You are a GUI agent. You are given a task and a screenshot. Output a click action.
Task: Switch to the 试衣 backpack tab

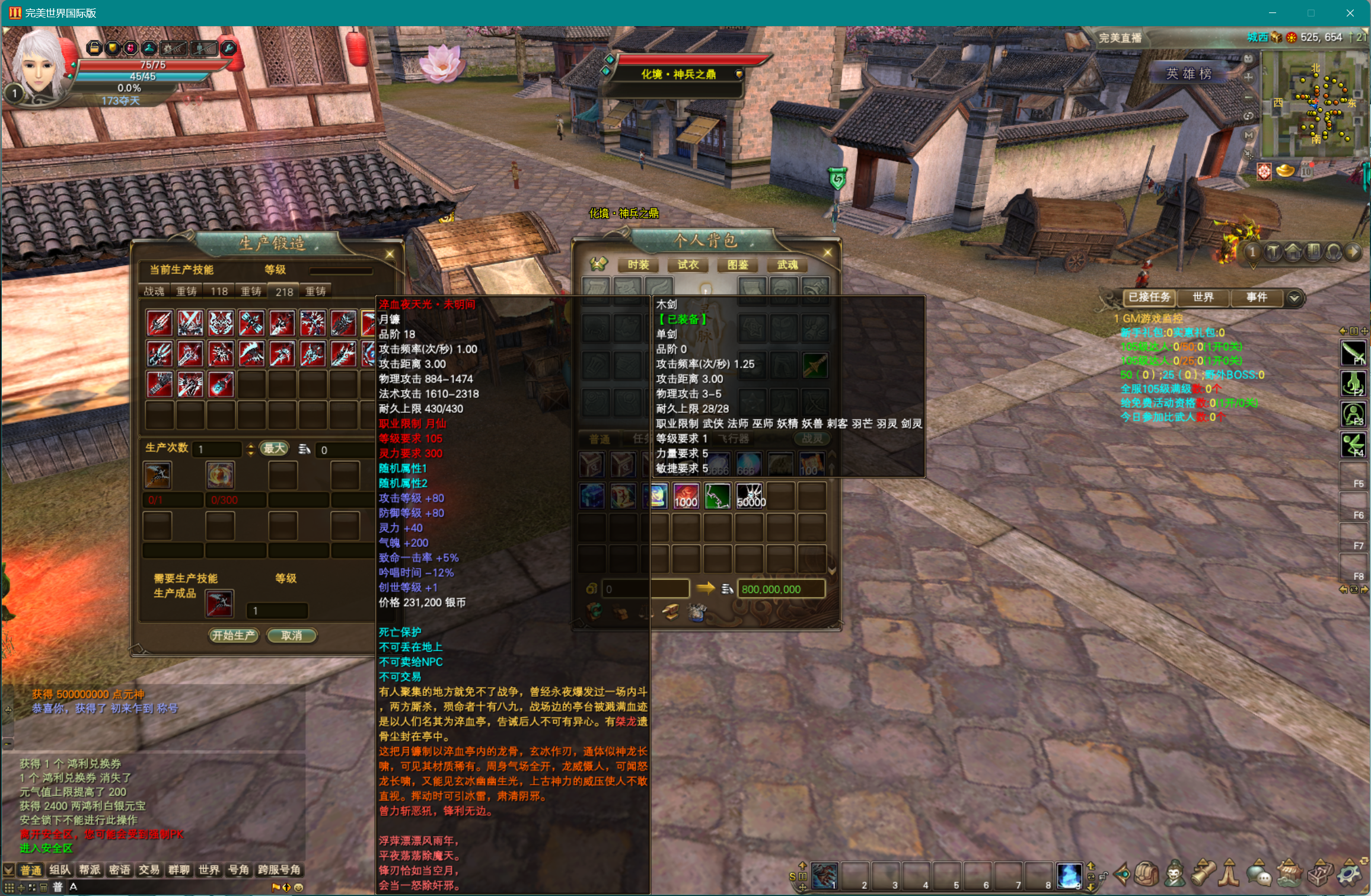coord(688,264)
